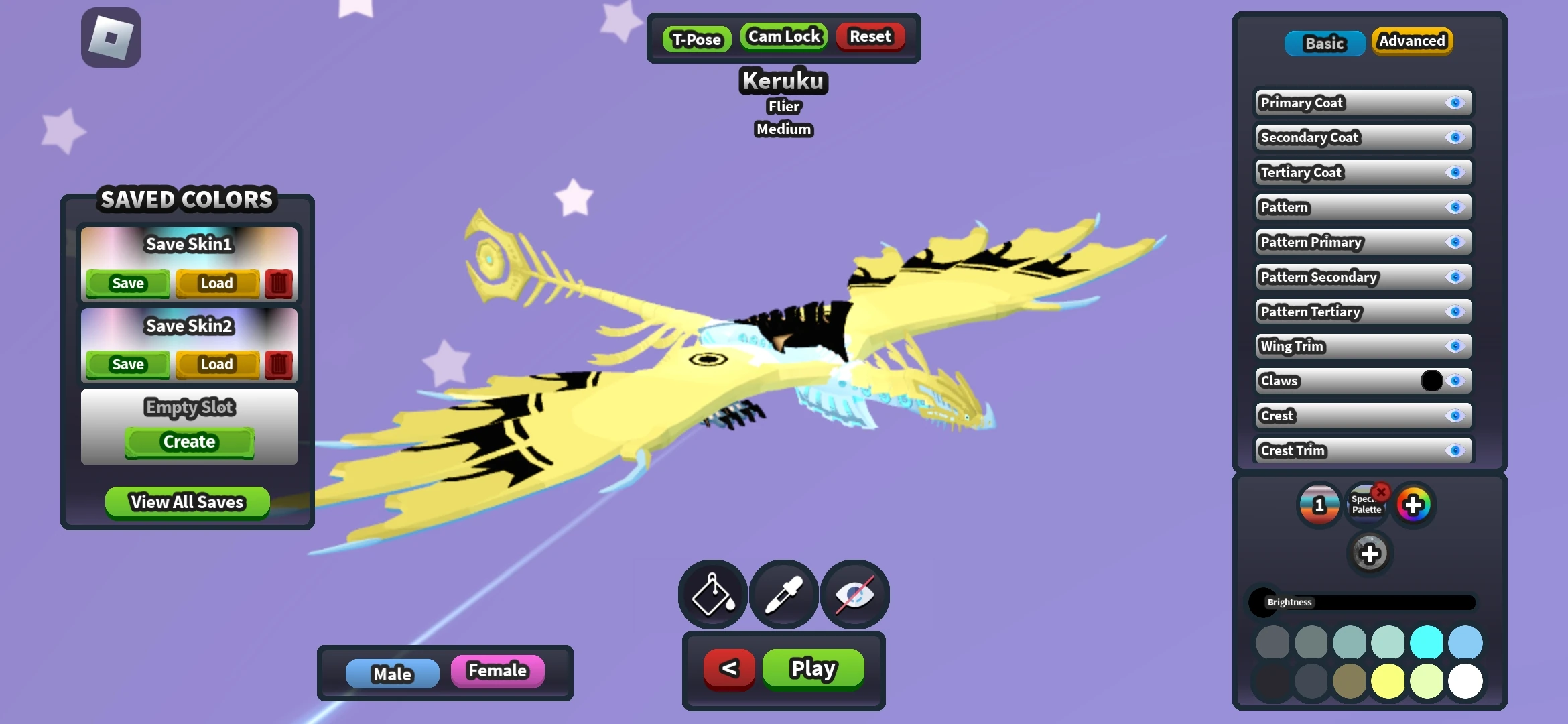Click the red back arrow icon
1568x724 pixels.
click(x=728, y=668)
